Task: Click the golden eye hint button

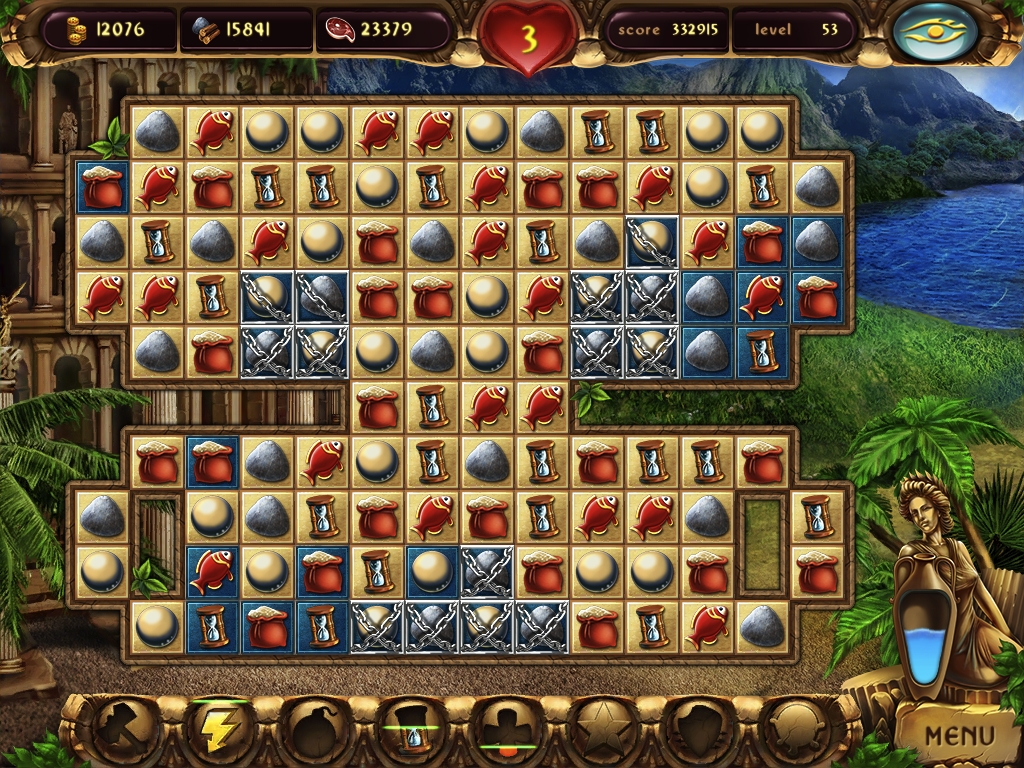Action: (x=937, y=31)
